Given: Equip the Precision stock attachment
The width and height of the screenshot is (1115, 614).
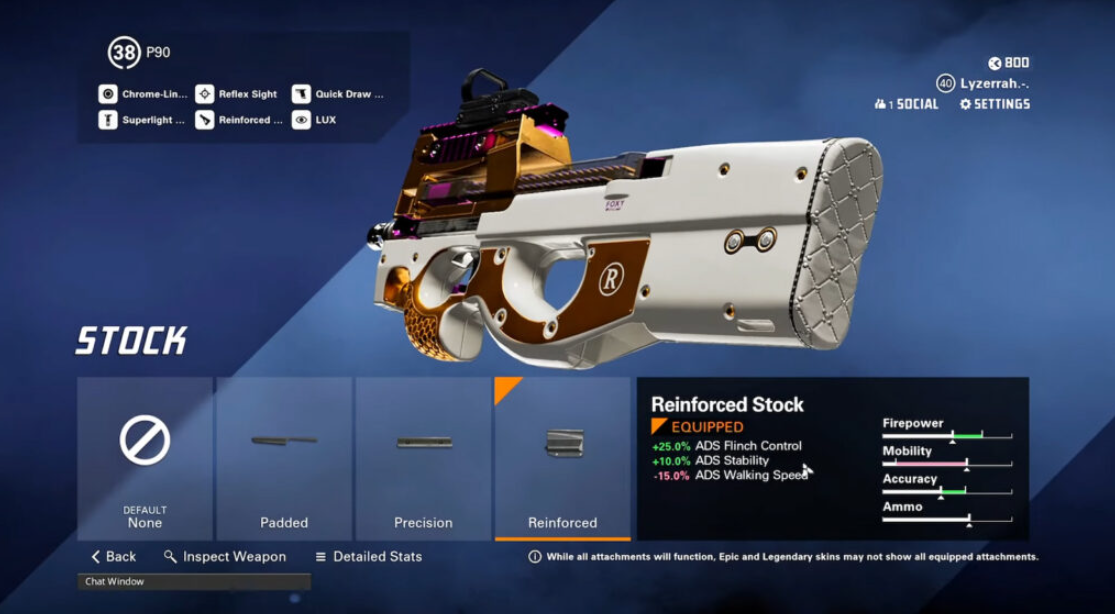Looking at the screenshot, I should pos(423,458).
